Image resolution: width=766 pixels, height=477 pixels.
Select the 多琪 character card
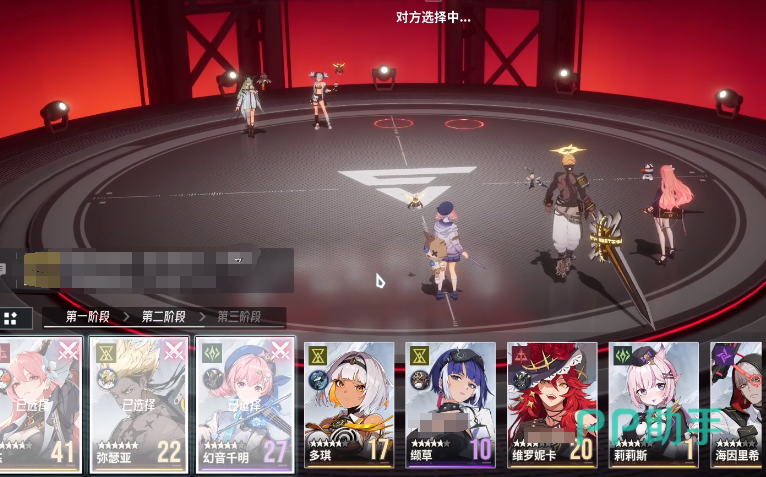tap(348, 406)
